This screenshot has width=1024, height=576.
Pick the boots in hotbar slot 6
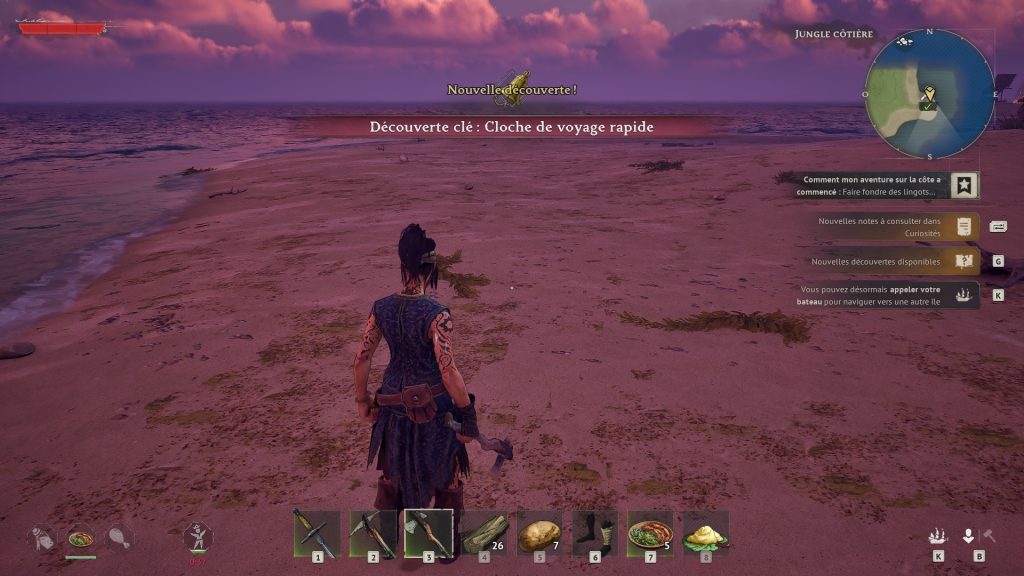595,532
